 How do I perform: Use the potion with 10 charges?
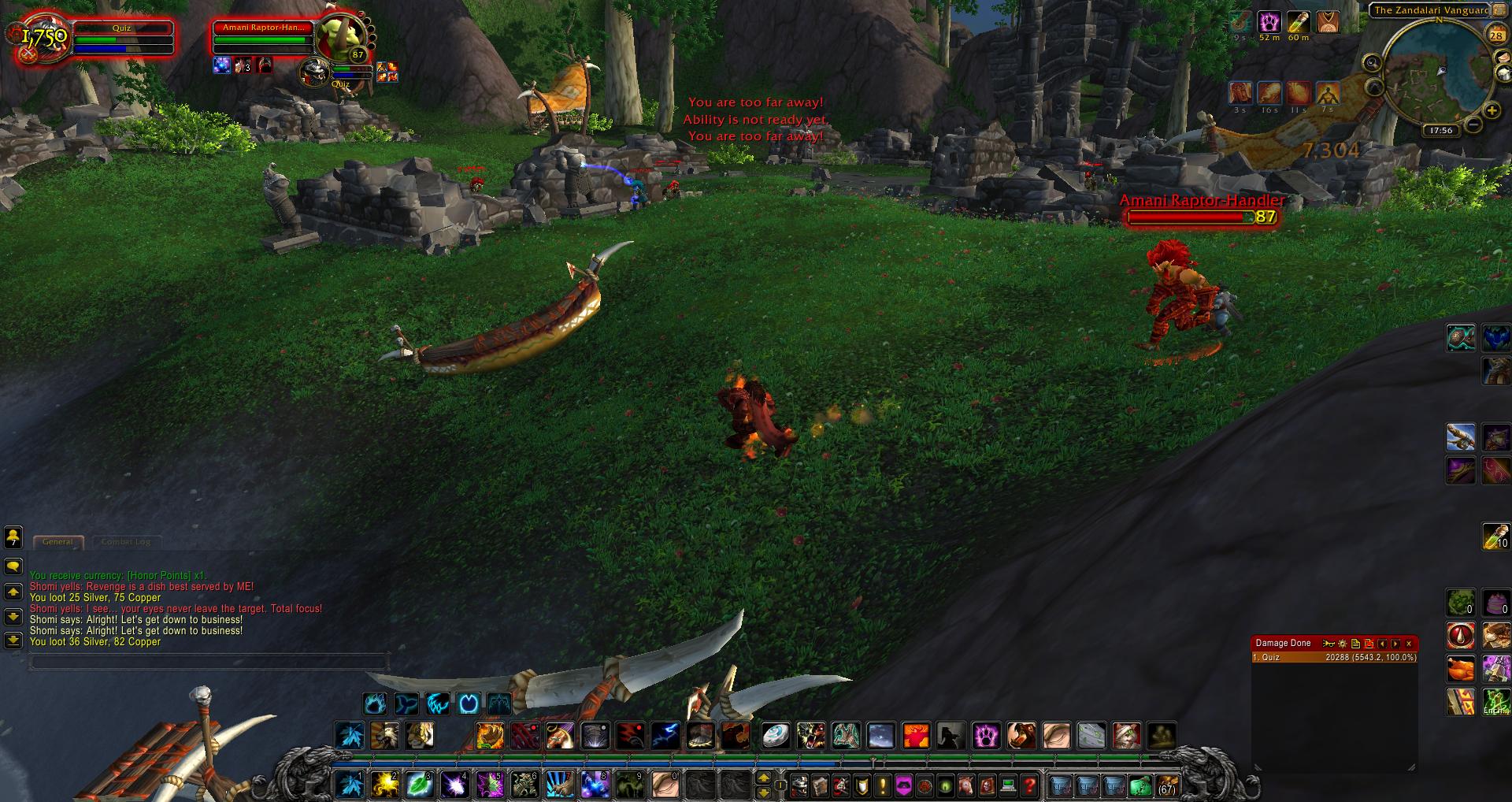pyautogui.click(x=1495, y=536)
